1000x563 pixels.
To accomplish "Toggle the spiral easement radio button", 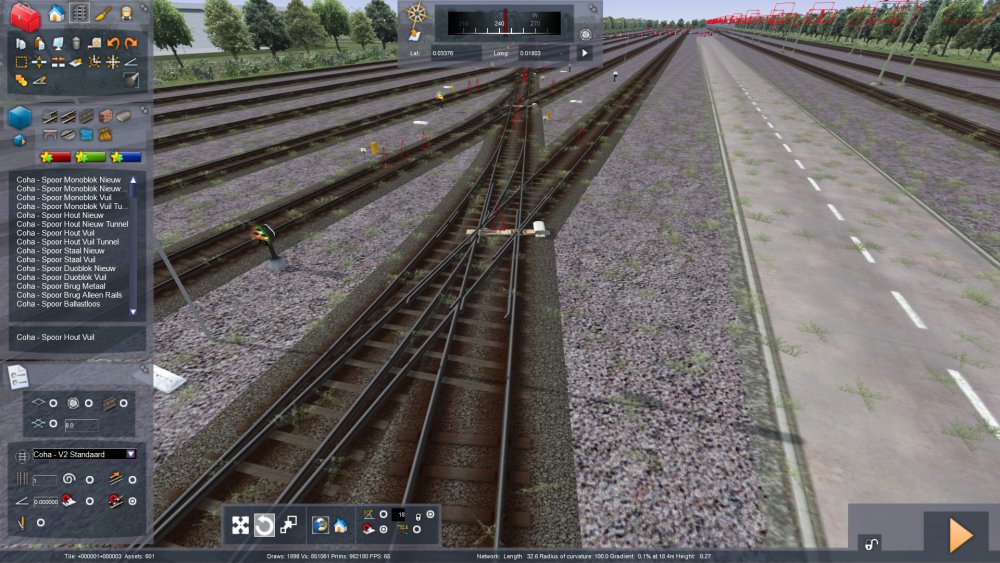I will pyautogui.click(x=89, y=479).
